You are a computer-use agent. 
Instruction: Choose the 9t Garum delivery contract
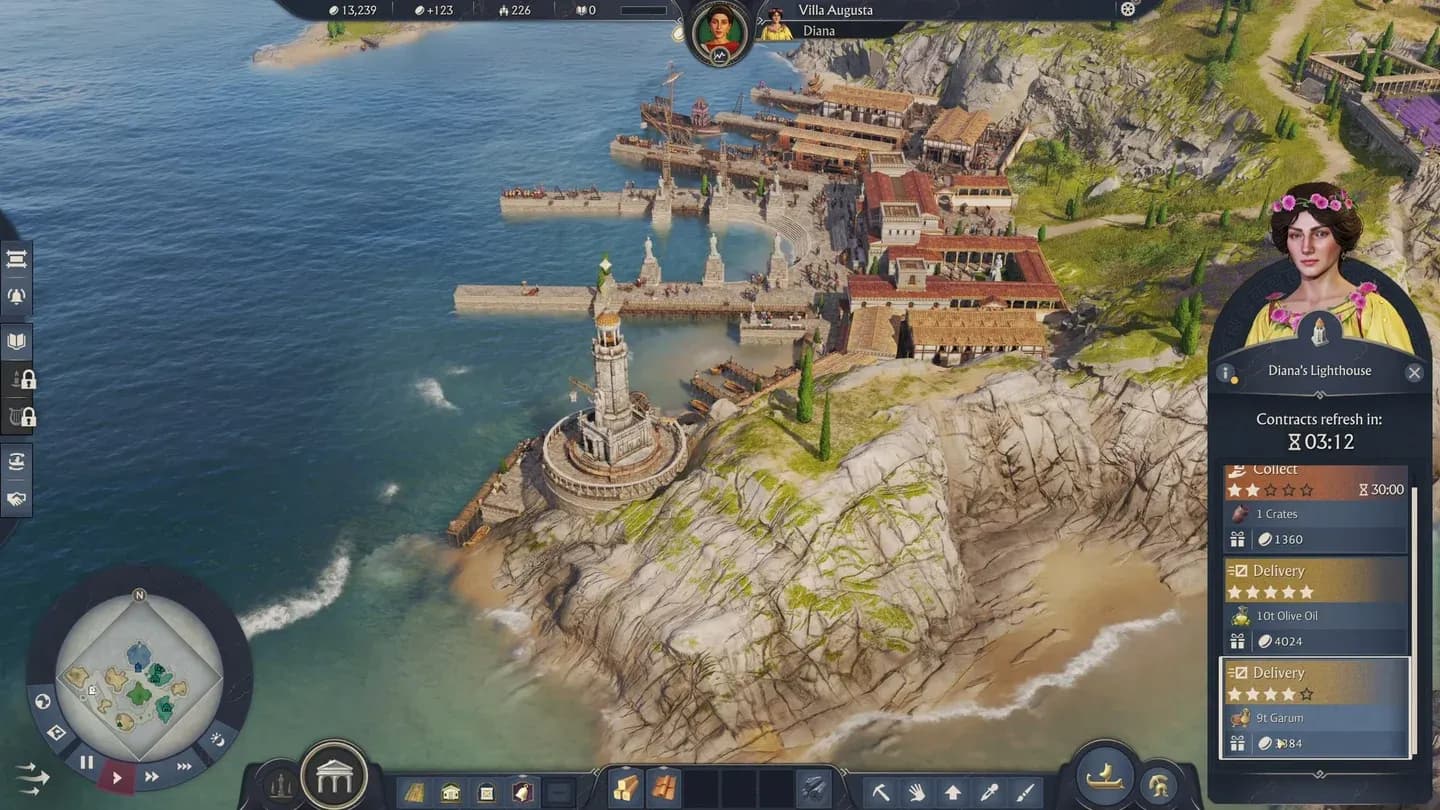(x=1315, y=707)
